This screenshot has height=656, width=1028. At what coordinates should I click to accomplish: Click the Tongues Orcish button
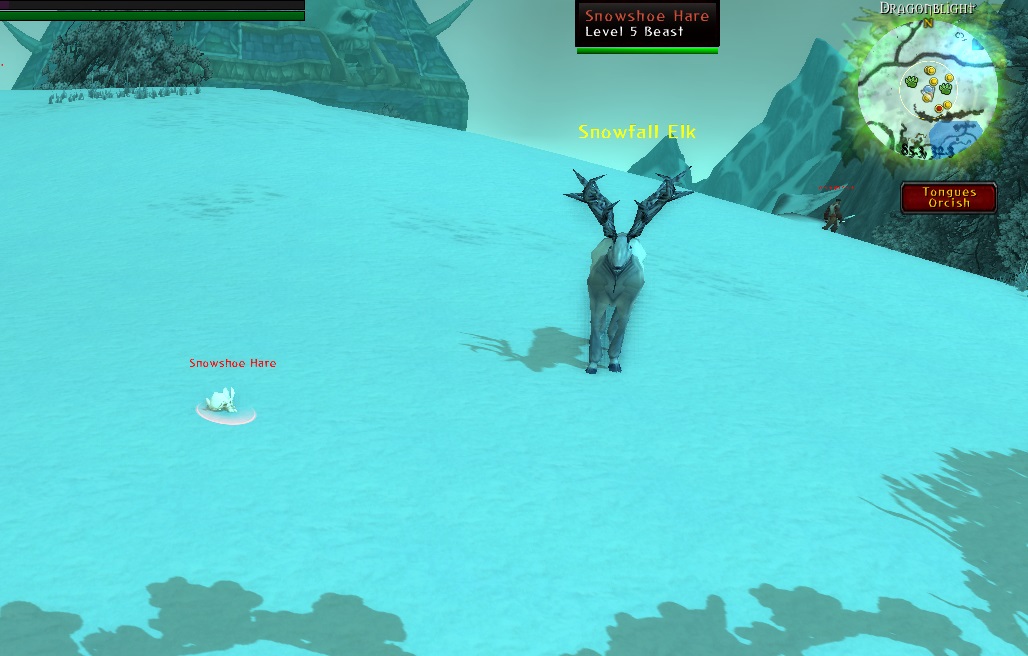tap(948, 197)
